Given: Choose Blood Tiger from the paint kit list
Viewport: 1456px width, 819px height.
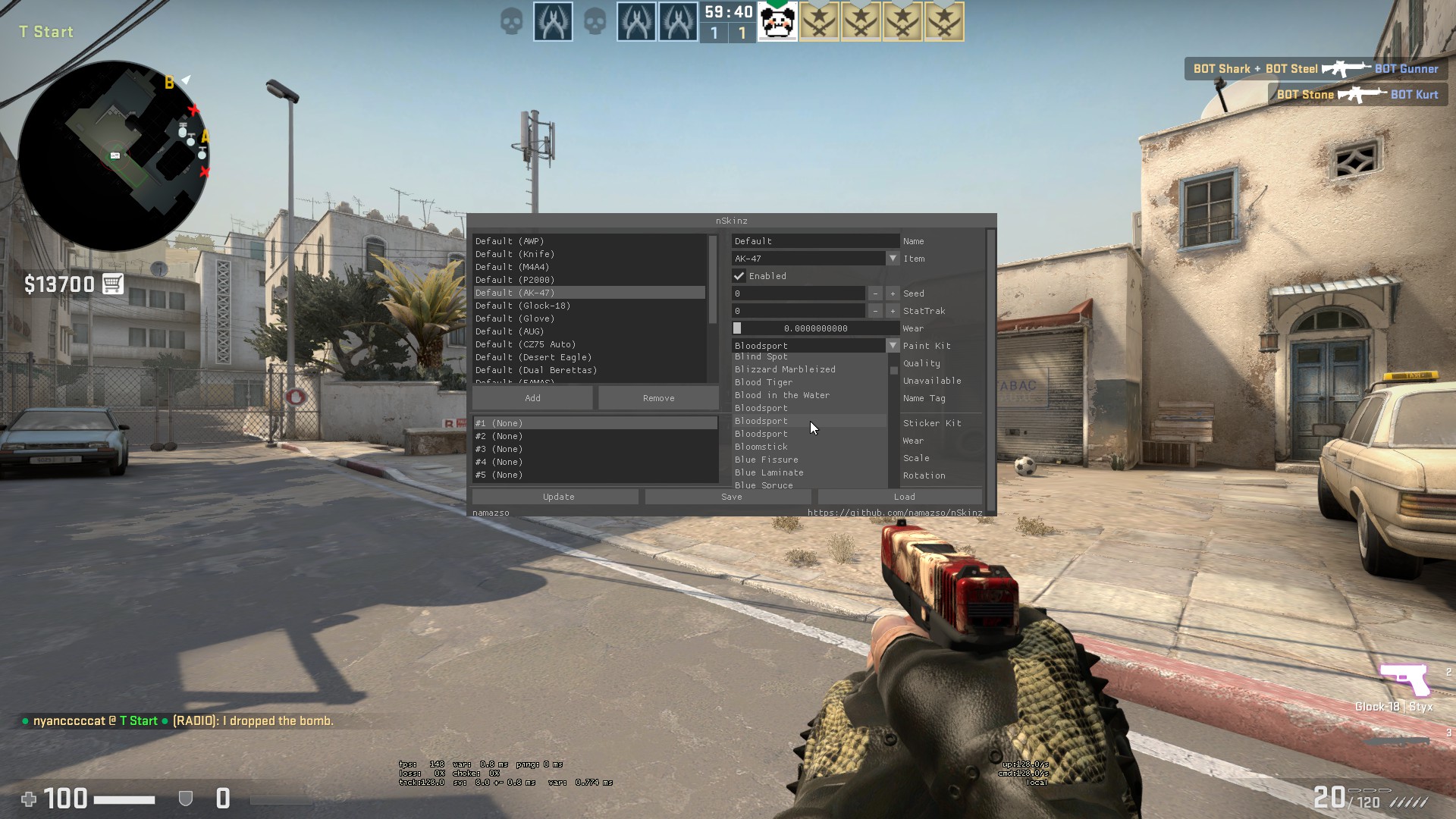Looking at the screenshot, I should click(x=764, y=382).
